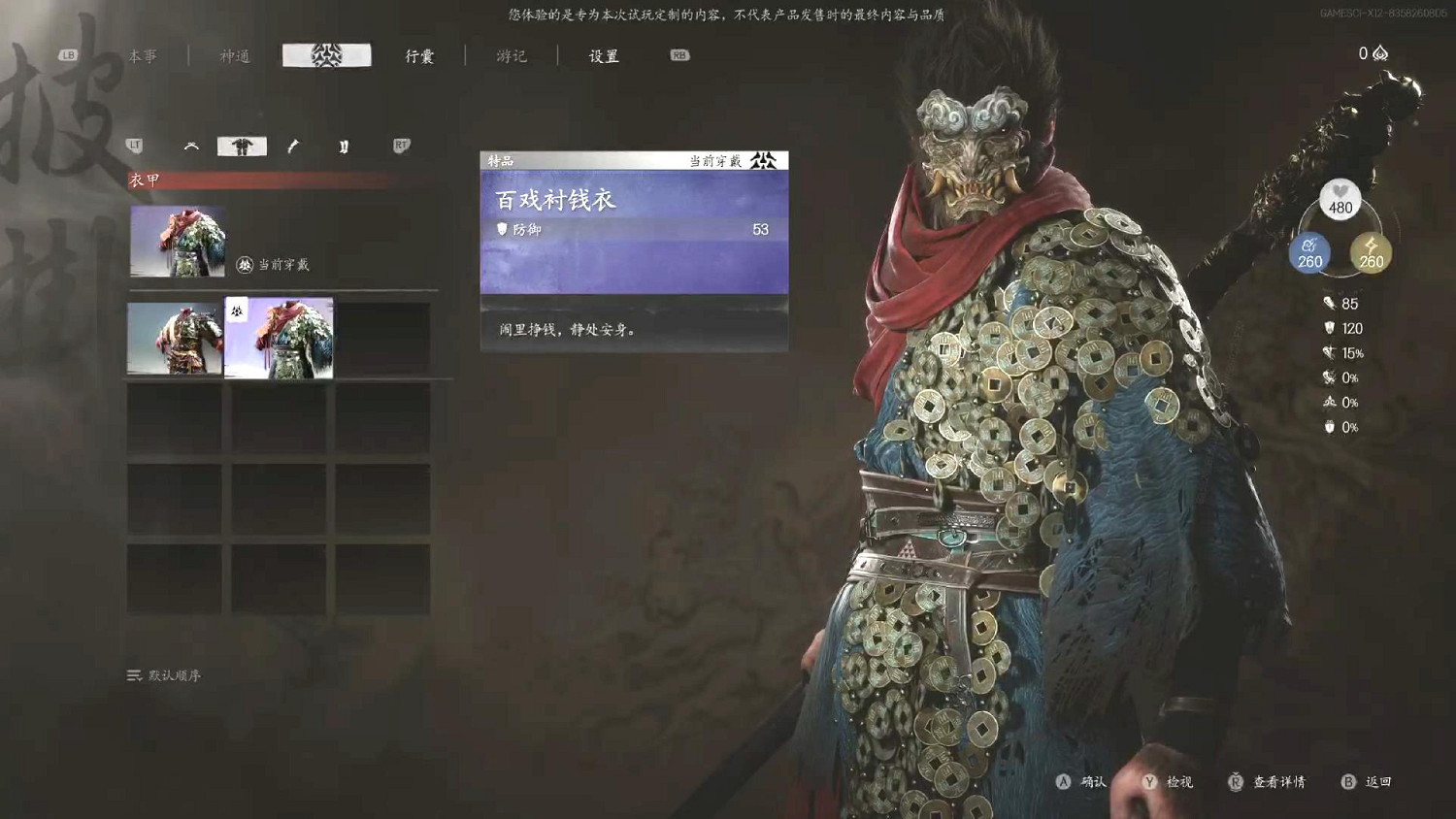
Task: Select the headgear equipment slot icon
Action: click(190, 146)
